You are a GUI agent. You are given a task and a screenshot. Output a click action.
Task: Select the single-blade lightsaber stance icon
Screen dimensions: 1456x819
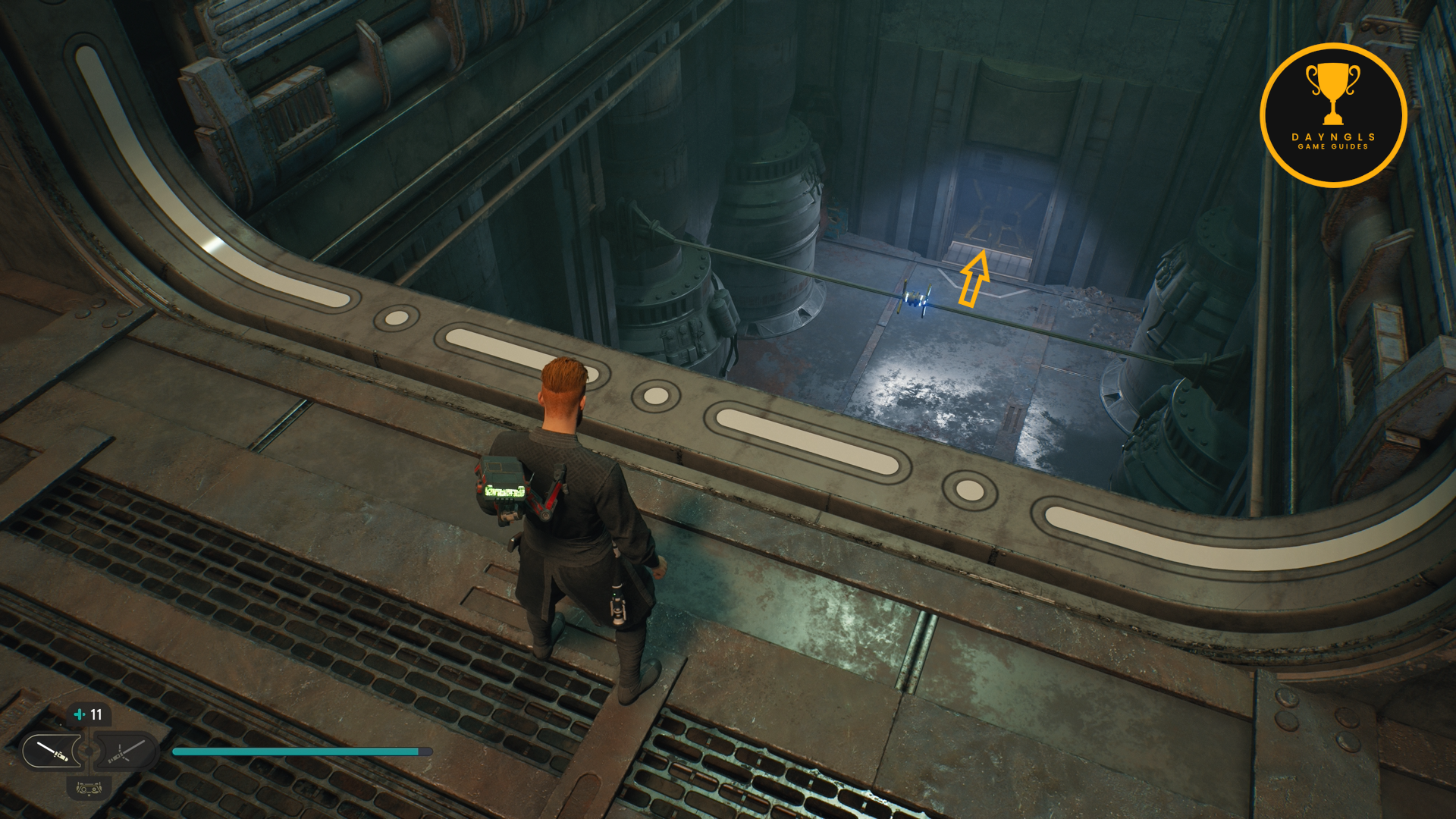tap(52, 751)
